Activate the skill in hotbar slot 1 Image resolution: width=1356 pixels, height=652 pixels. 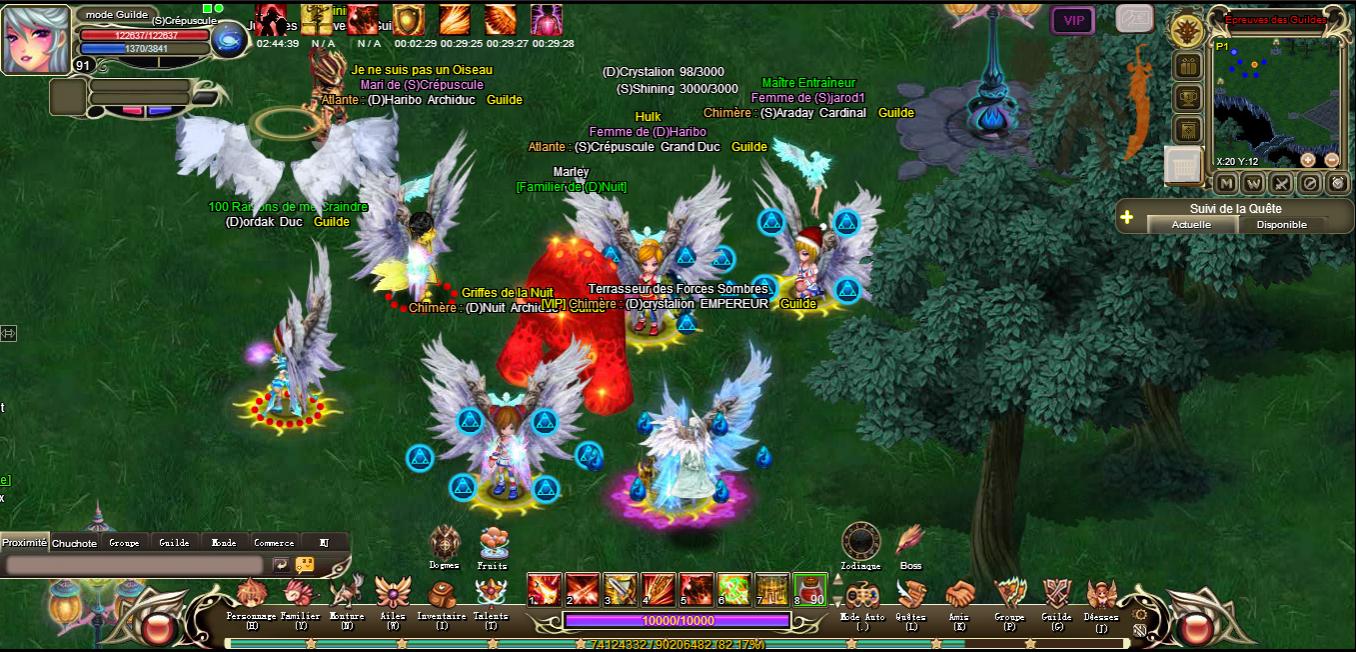(x=543, y=589)
